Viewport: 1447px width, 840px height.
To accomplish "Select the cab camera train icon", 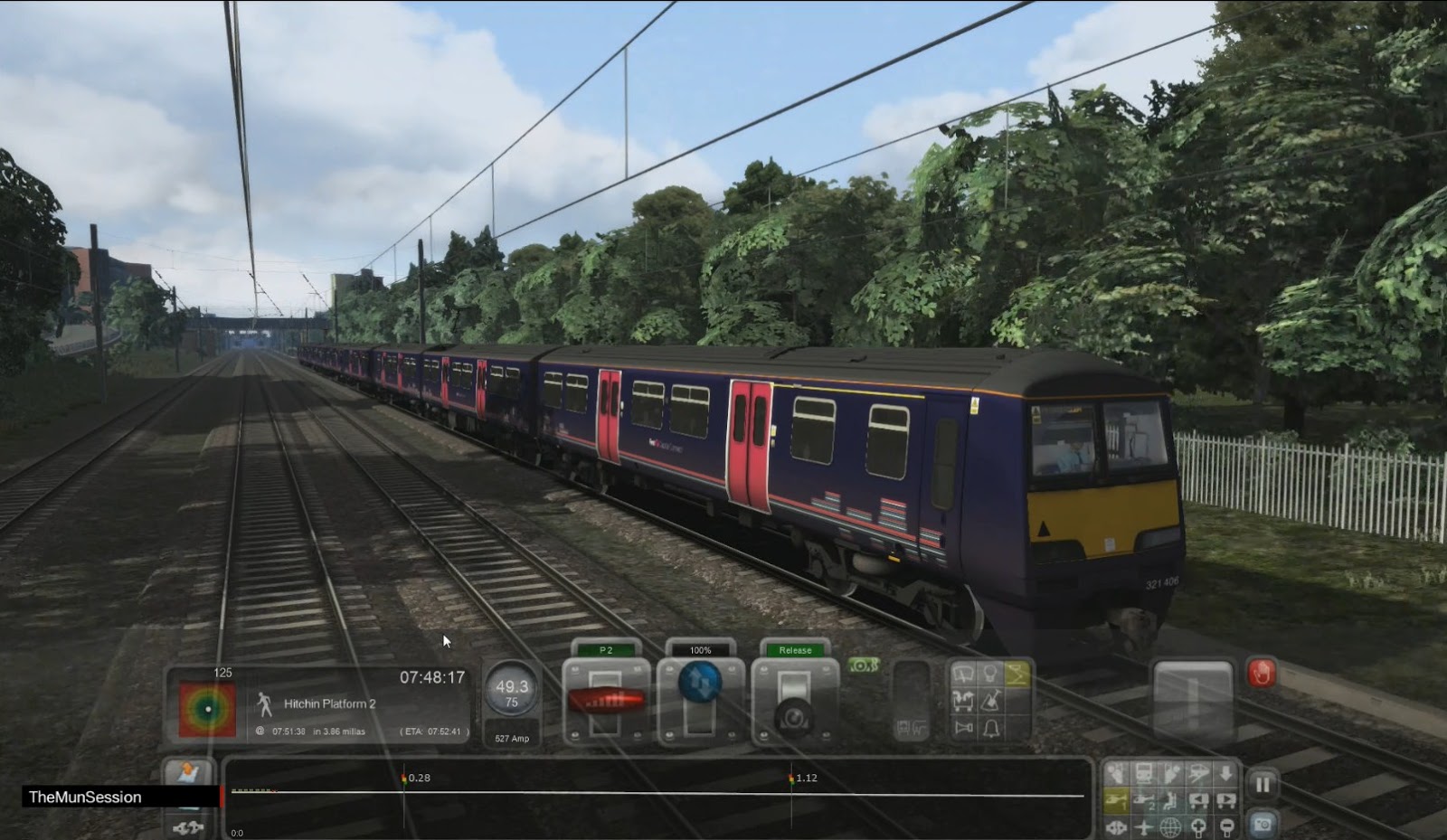I will (1143, 773).
